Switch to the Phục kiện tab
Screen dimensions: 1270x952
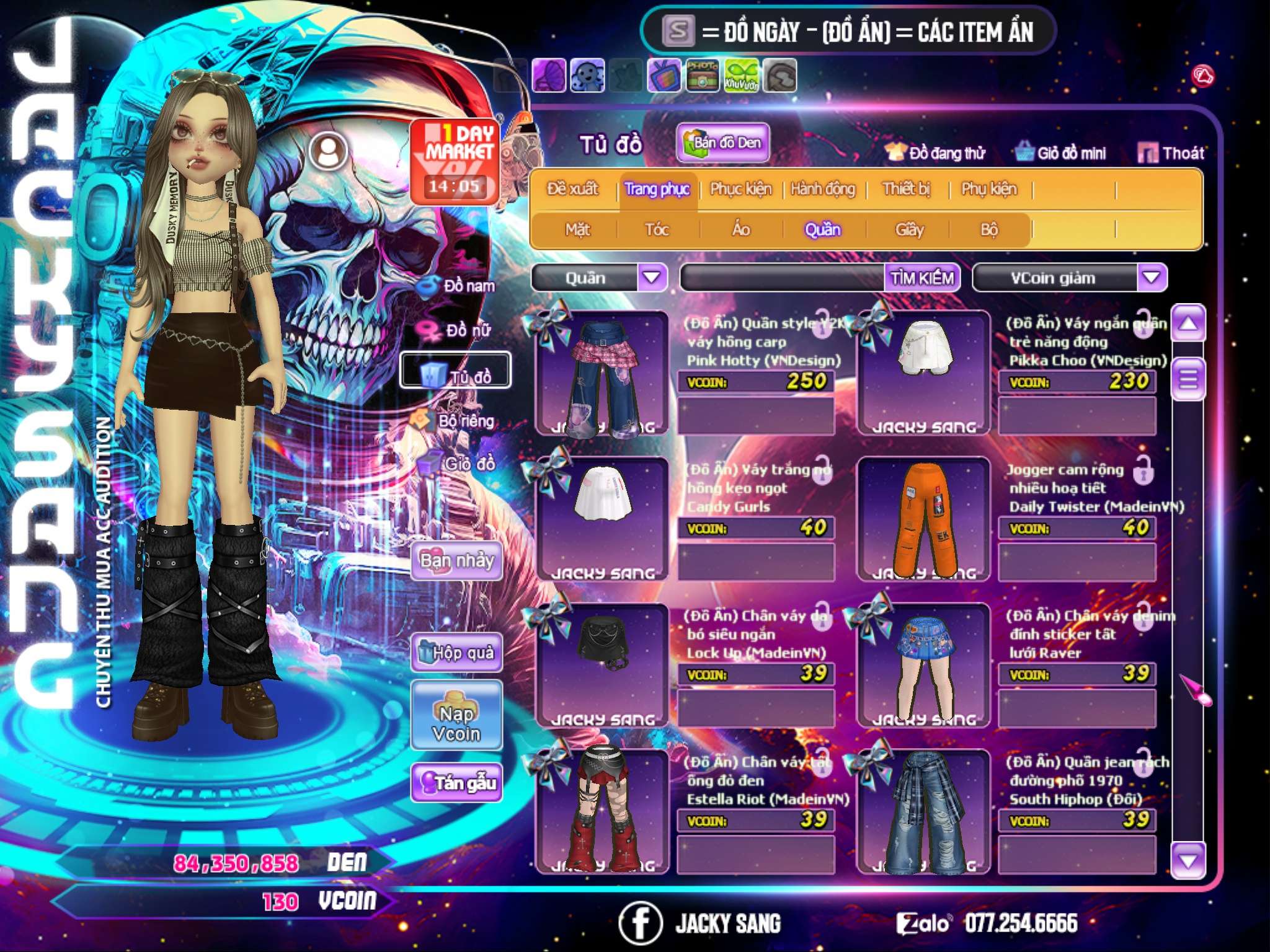tap(740, 189)
